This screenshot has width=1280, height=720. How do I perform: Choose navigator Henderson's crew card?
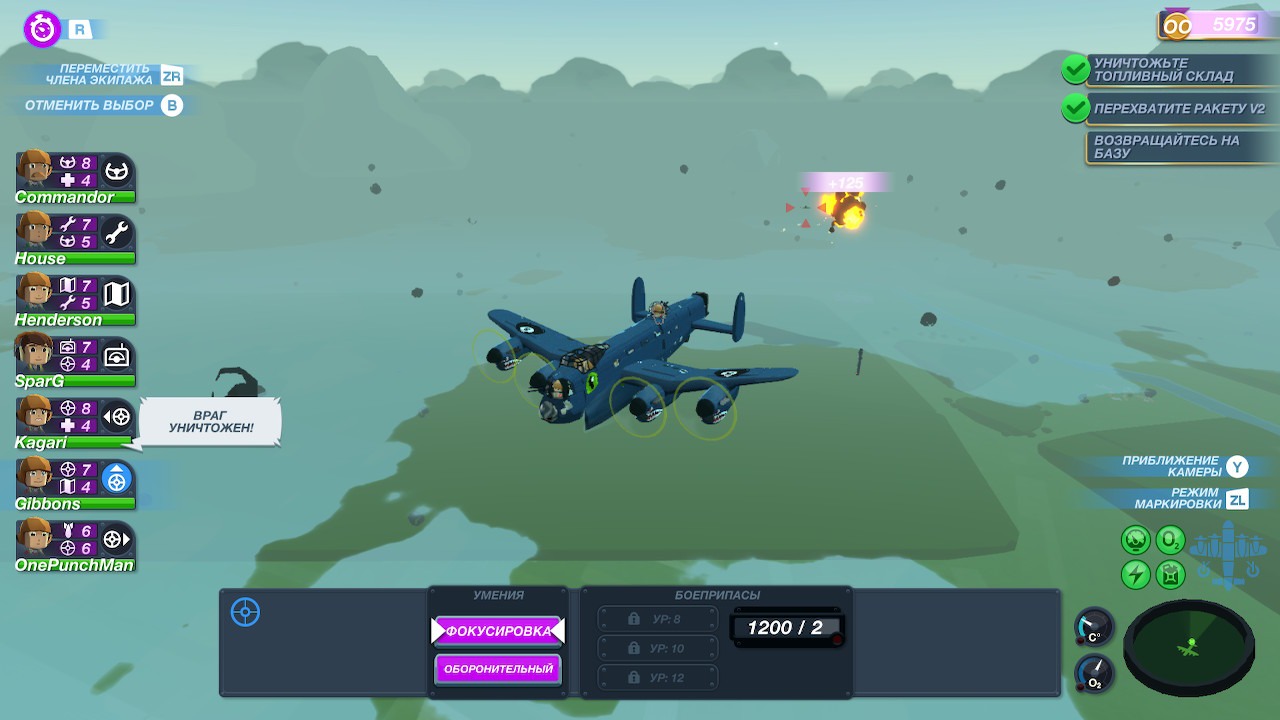[75, 299]
